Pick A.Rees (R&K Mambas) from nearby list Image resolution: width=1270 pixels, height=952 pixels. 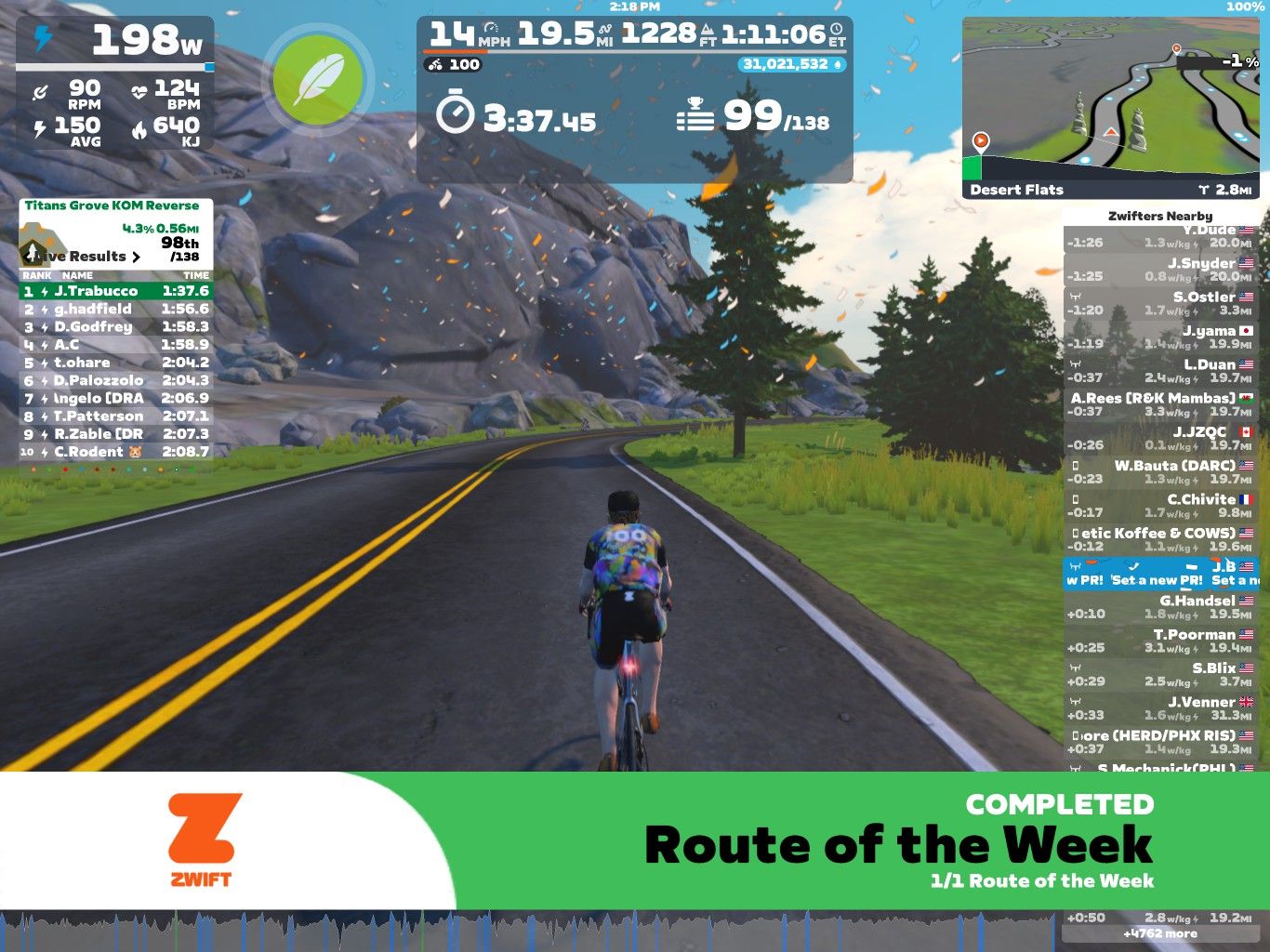(1159, 404)
